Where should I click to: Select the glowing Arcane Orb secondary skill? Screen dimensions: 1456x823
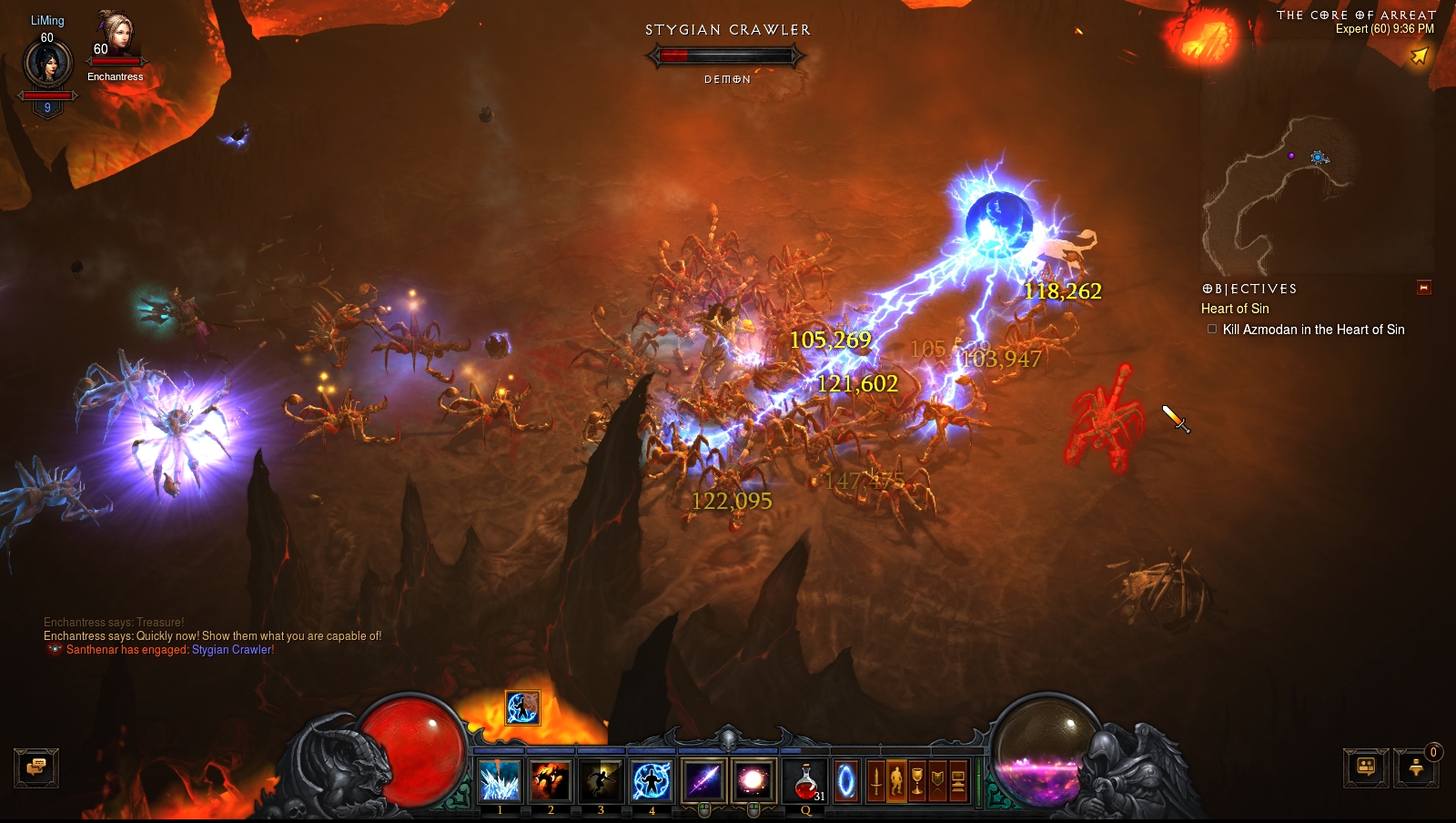pyautogui.click(x=753, y=781)
